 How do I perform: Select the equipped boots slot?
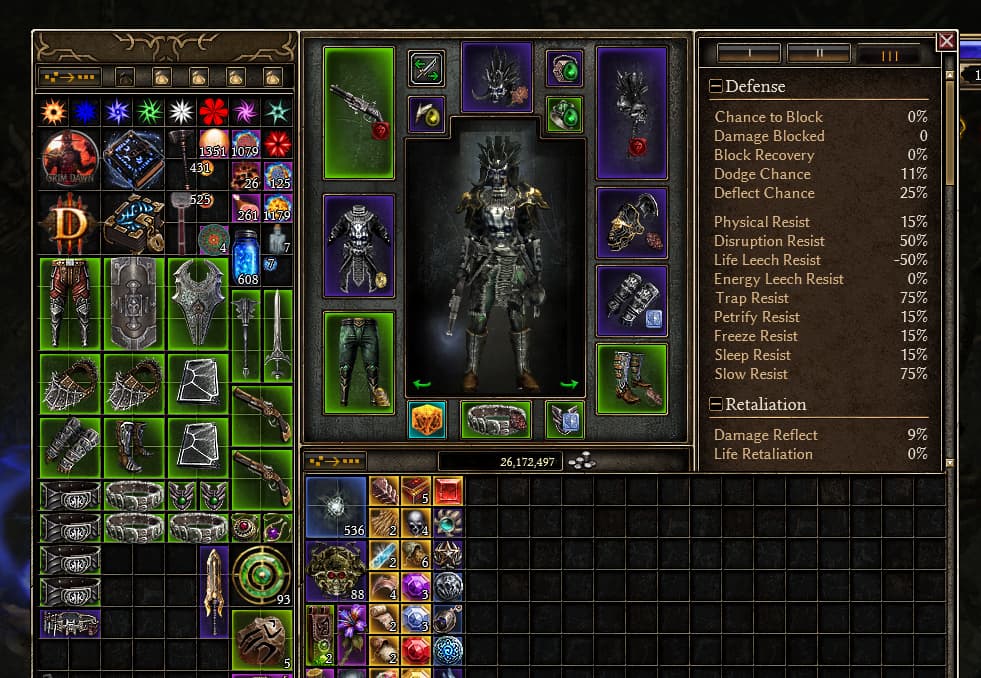pos(631,377)
